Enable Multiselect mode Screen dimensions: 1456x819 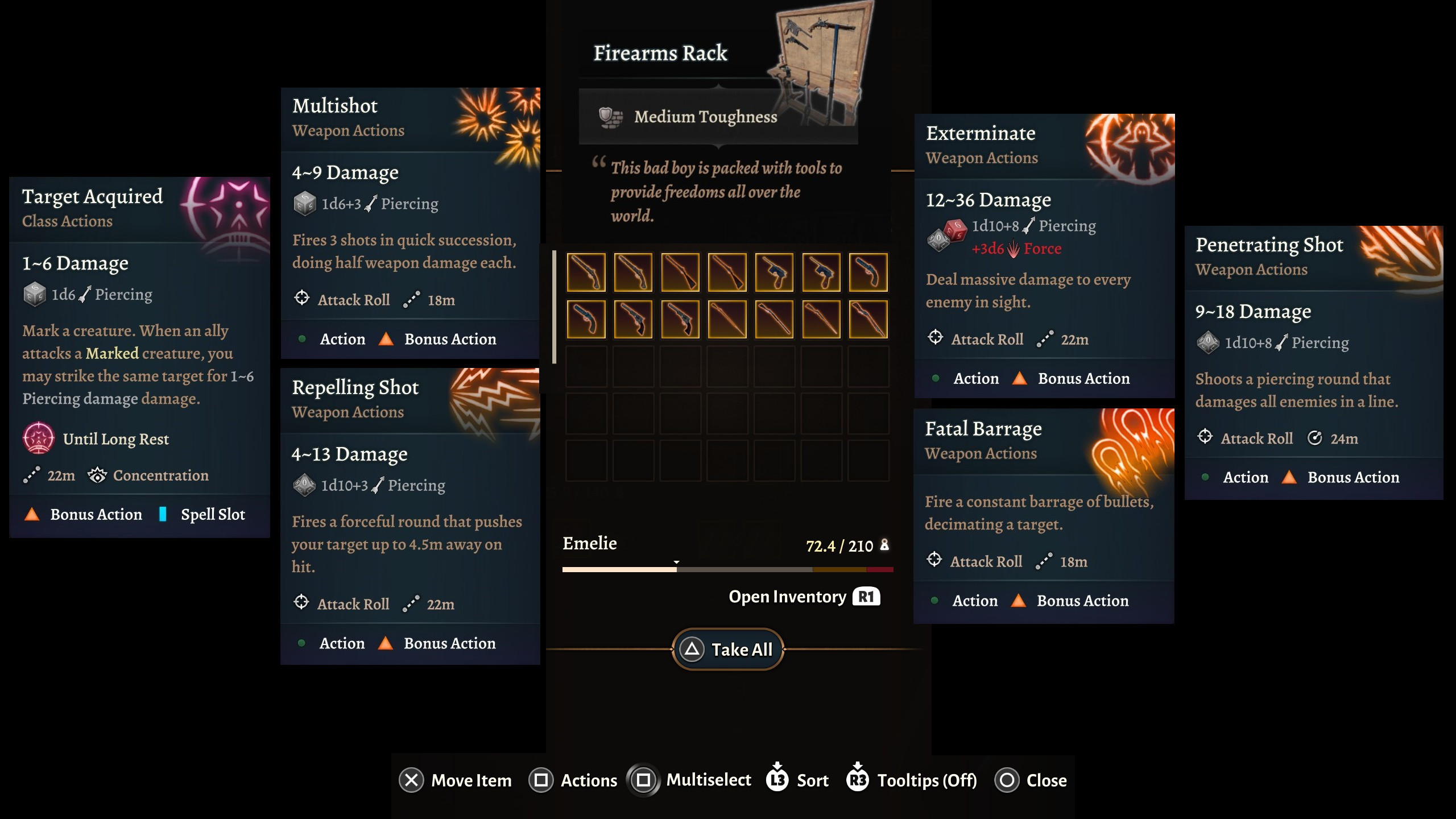pos(644,780)
